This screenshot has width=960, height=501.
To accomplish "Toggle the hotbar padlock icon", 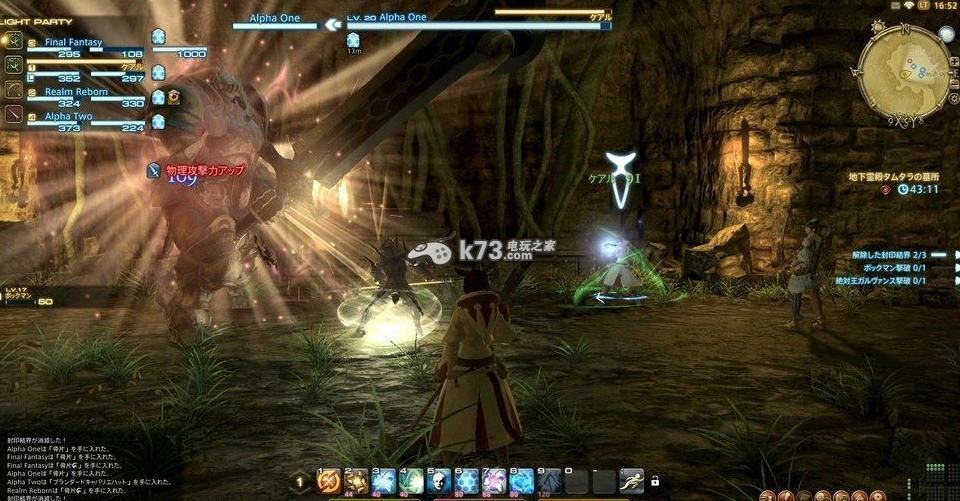I will click(x=655, y=482).
